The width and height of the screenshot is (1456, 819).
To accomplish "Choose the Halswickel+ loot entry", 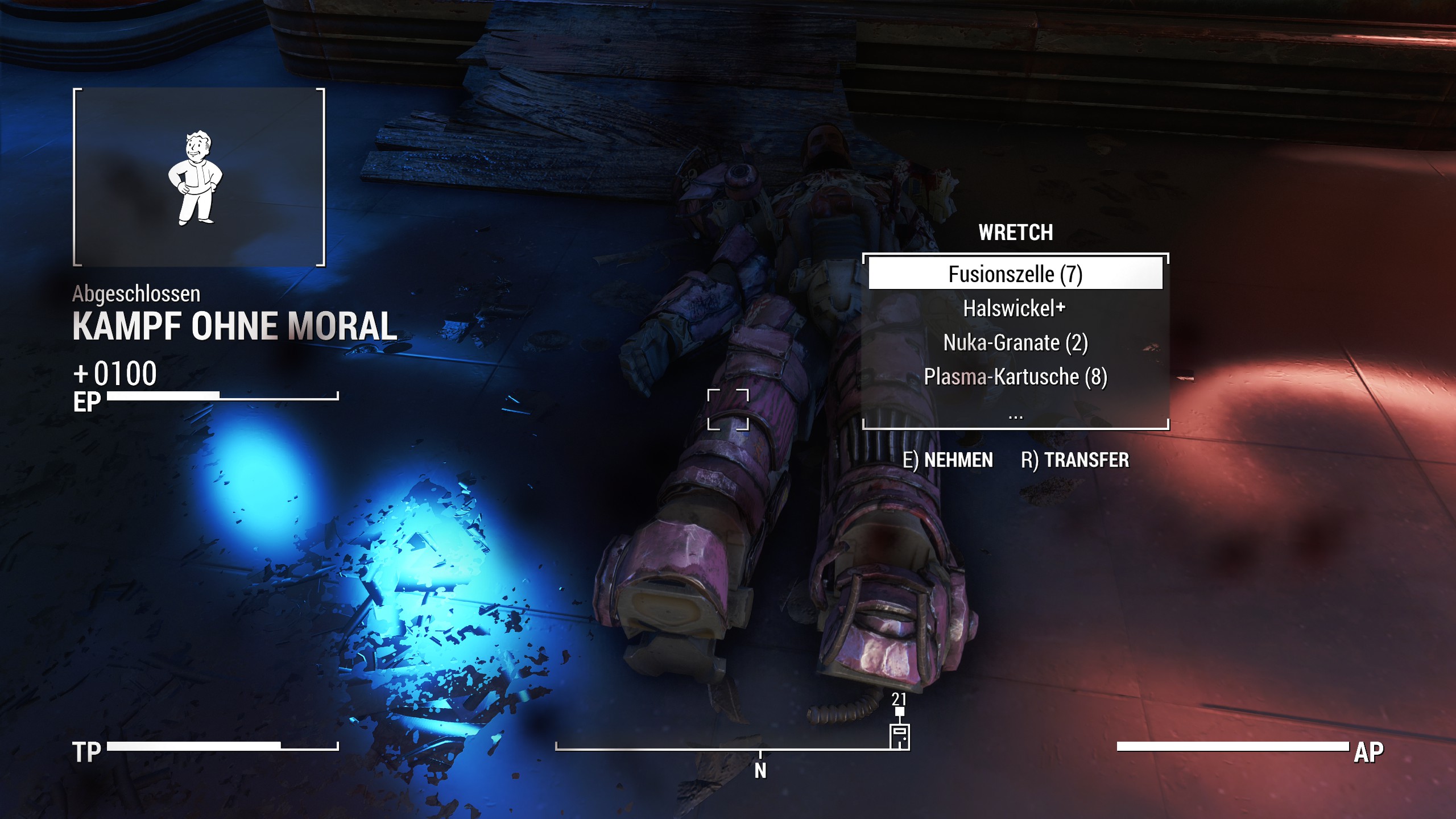I will tap(1014, 308).
